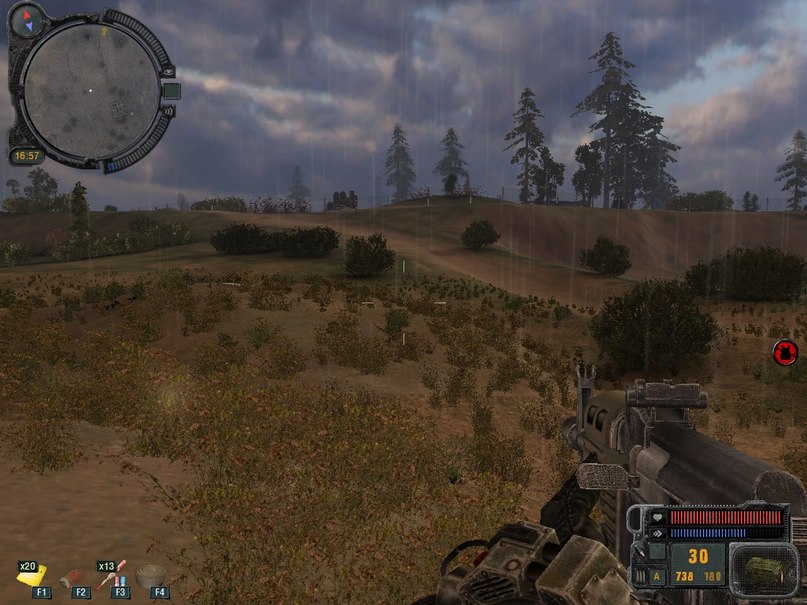Click the circular minimap
The image size is (807, 605).
point(90,88)
